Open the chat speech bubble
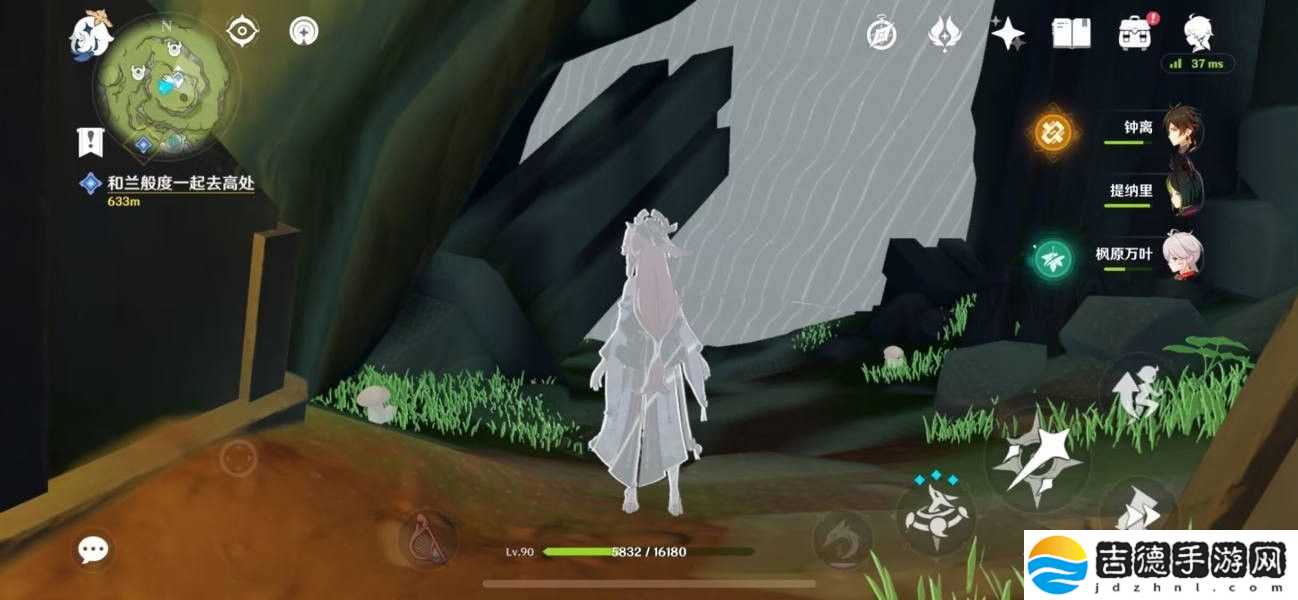 [x=94, y=549]
